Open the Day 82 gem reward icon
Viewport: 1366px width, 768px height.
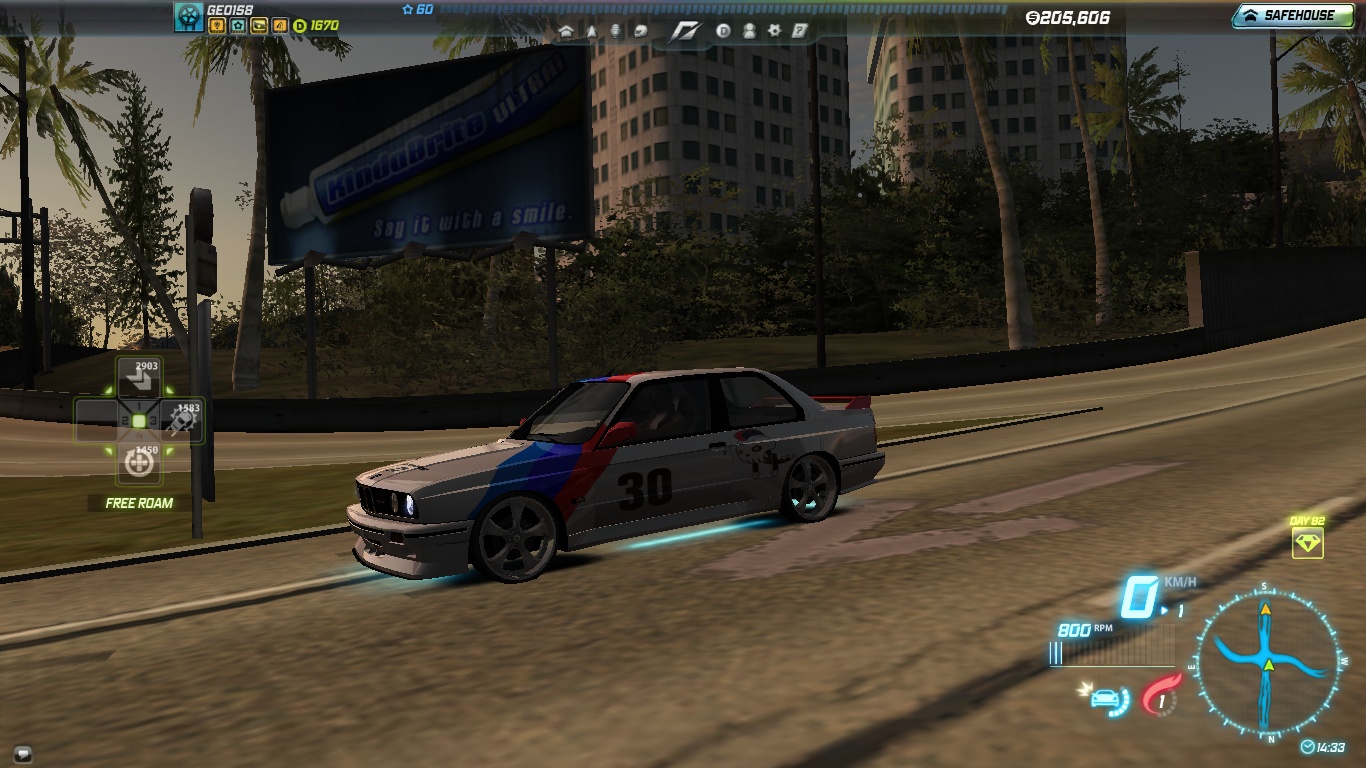1307,544
